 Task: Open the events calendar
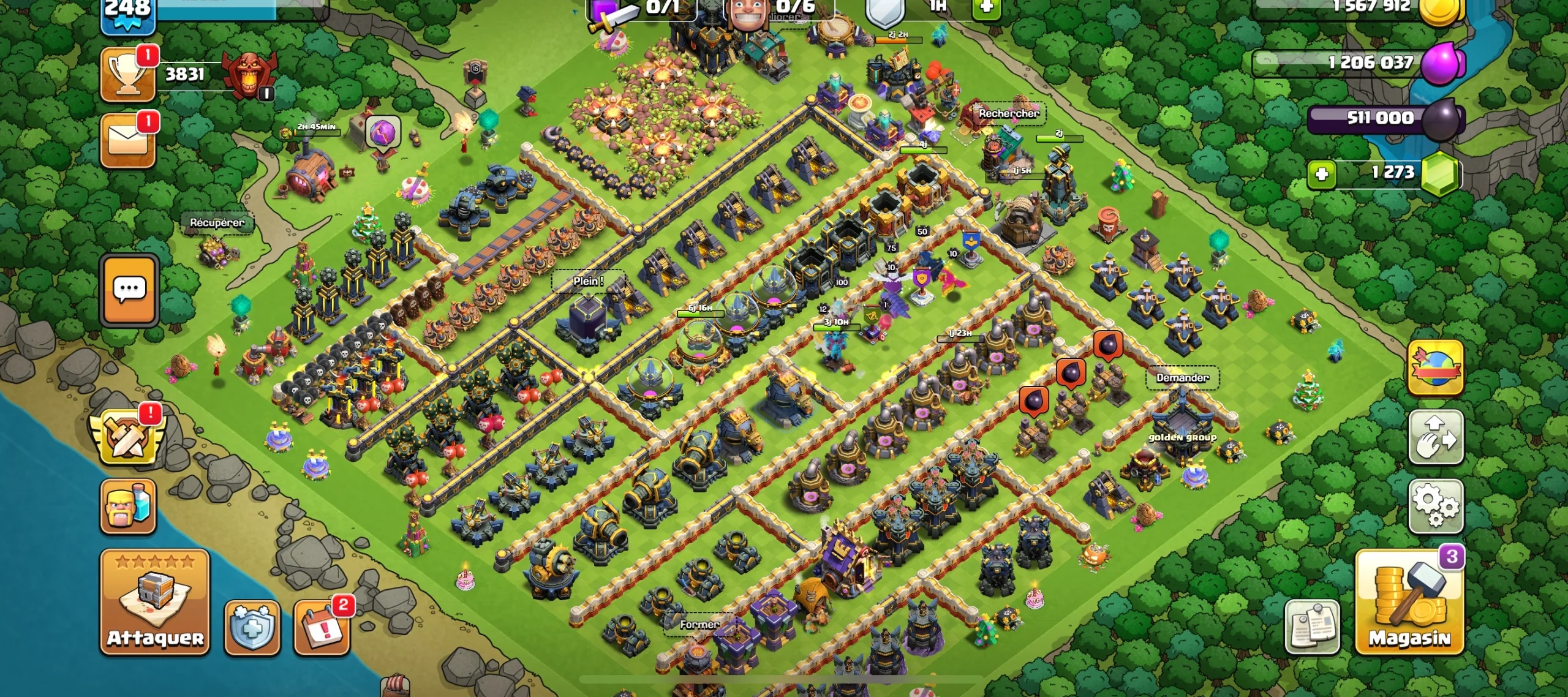tap(322, 627)
